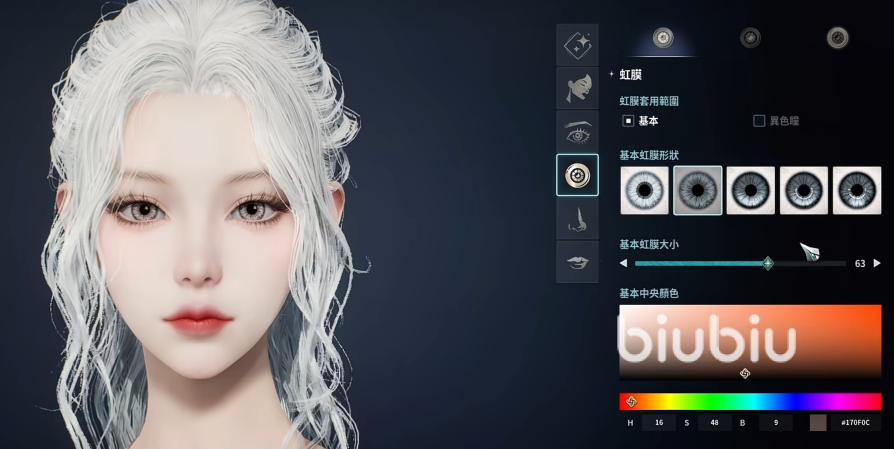Screen dimensions: 894x449
Task: Pick a shade in the saturation-brightness color box
Action: click(x=750, y=340)
